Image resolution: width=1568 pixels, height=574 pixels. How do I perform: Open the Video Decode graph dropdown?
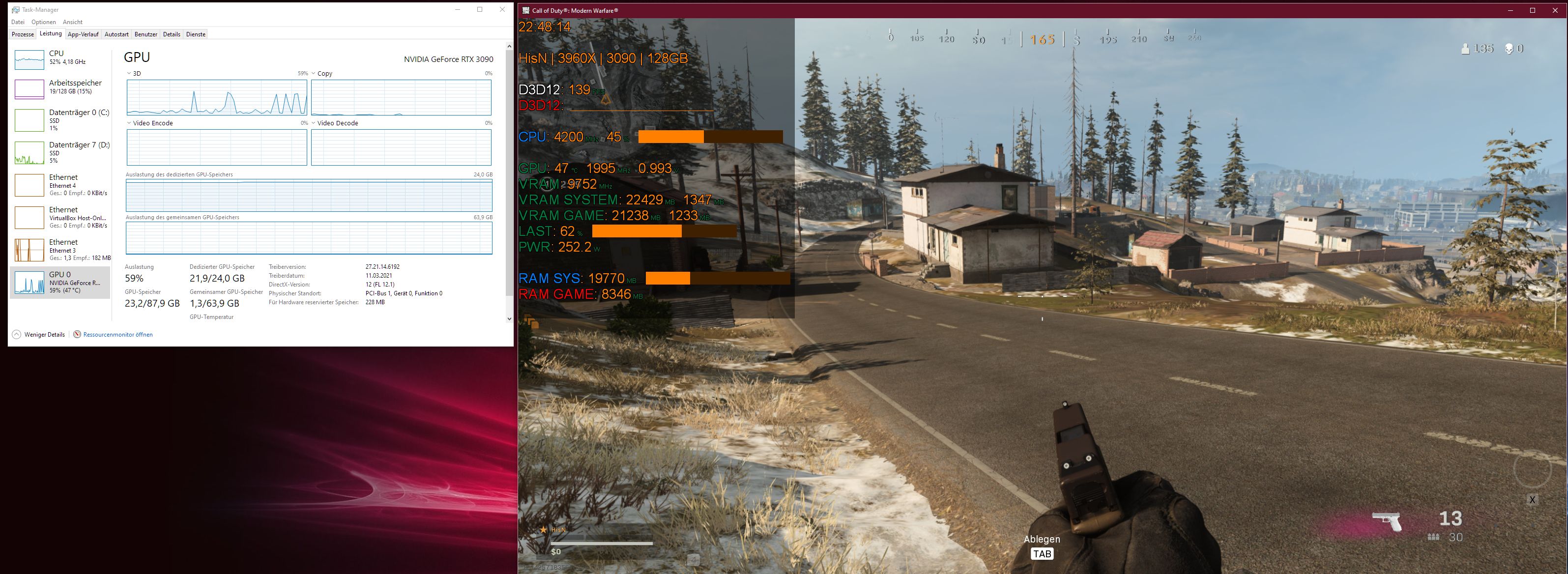pos(314,122)
